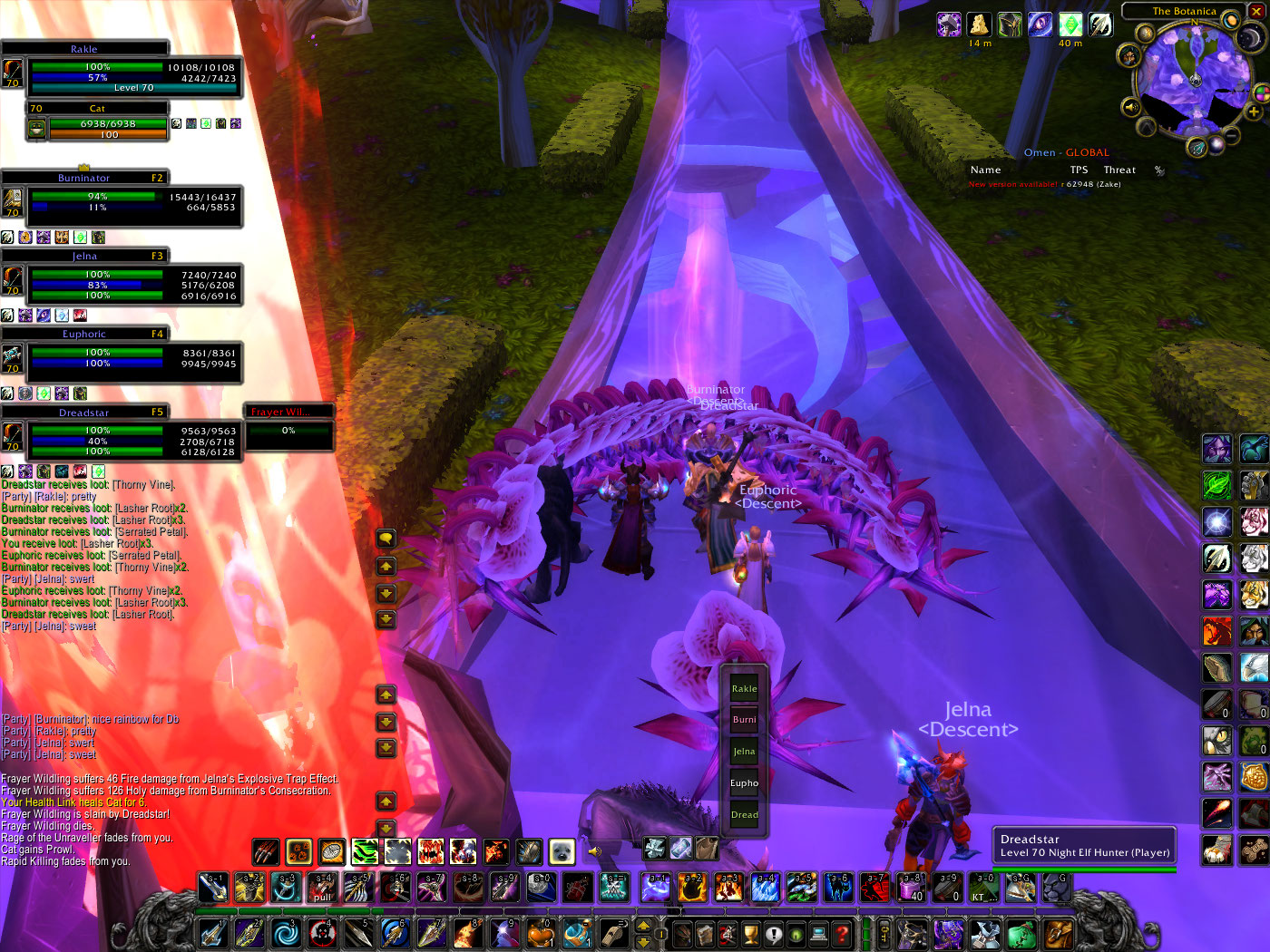The height and width of the screenshot is (952, 1270).
Task: Click the Rakle player unit frame
Action: 122,73
